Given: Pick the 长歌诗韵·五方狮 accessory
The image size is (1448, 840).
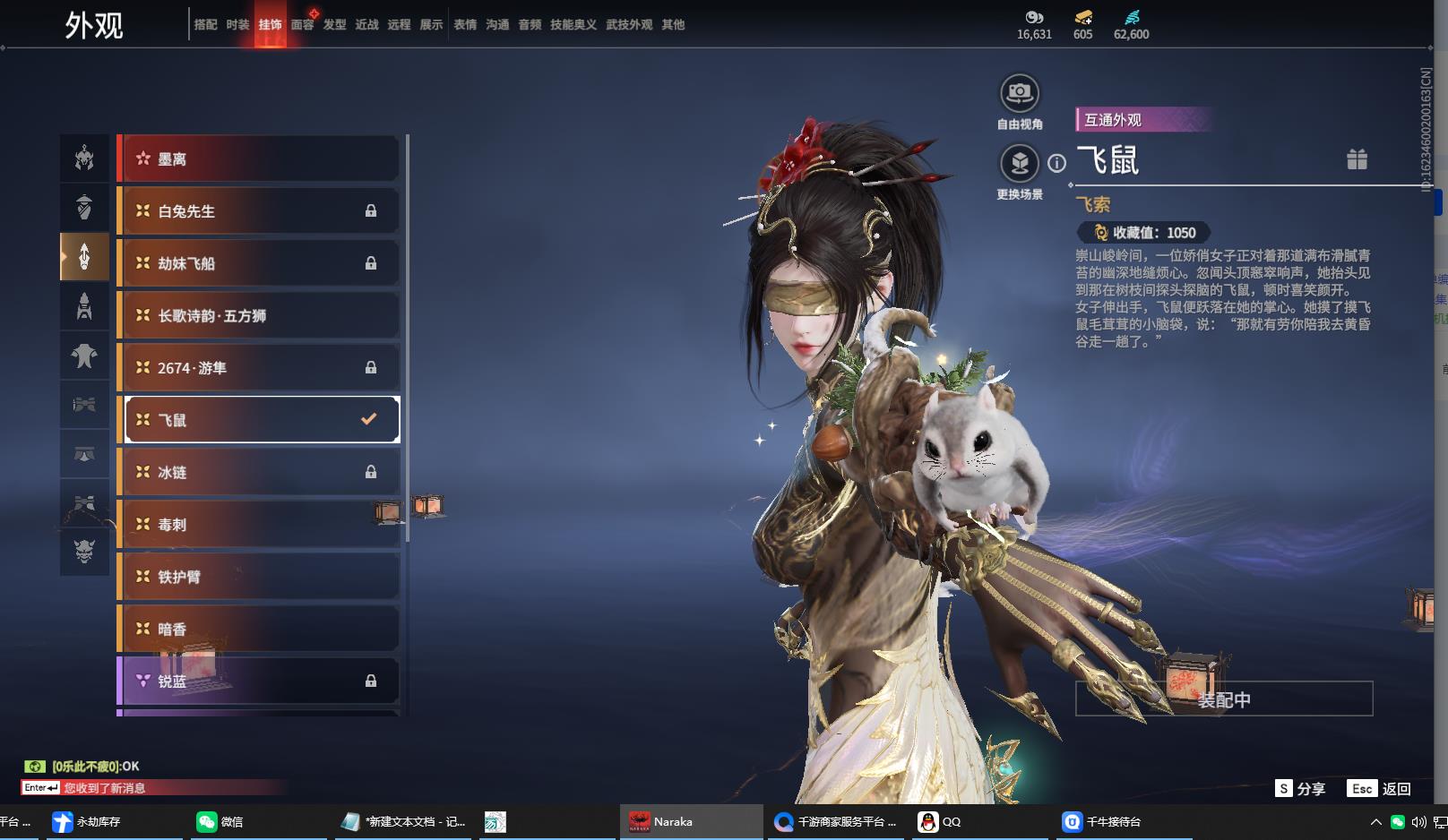Looking at the screenshot, I should click(260, 315).
